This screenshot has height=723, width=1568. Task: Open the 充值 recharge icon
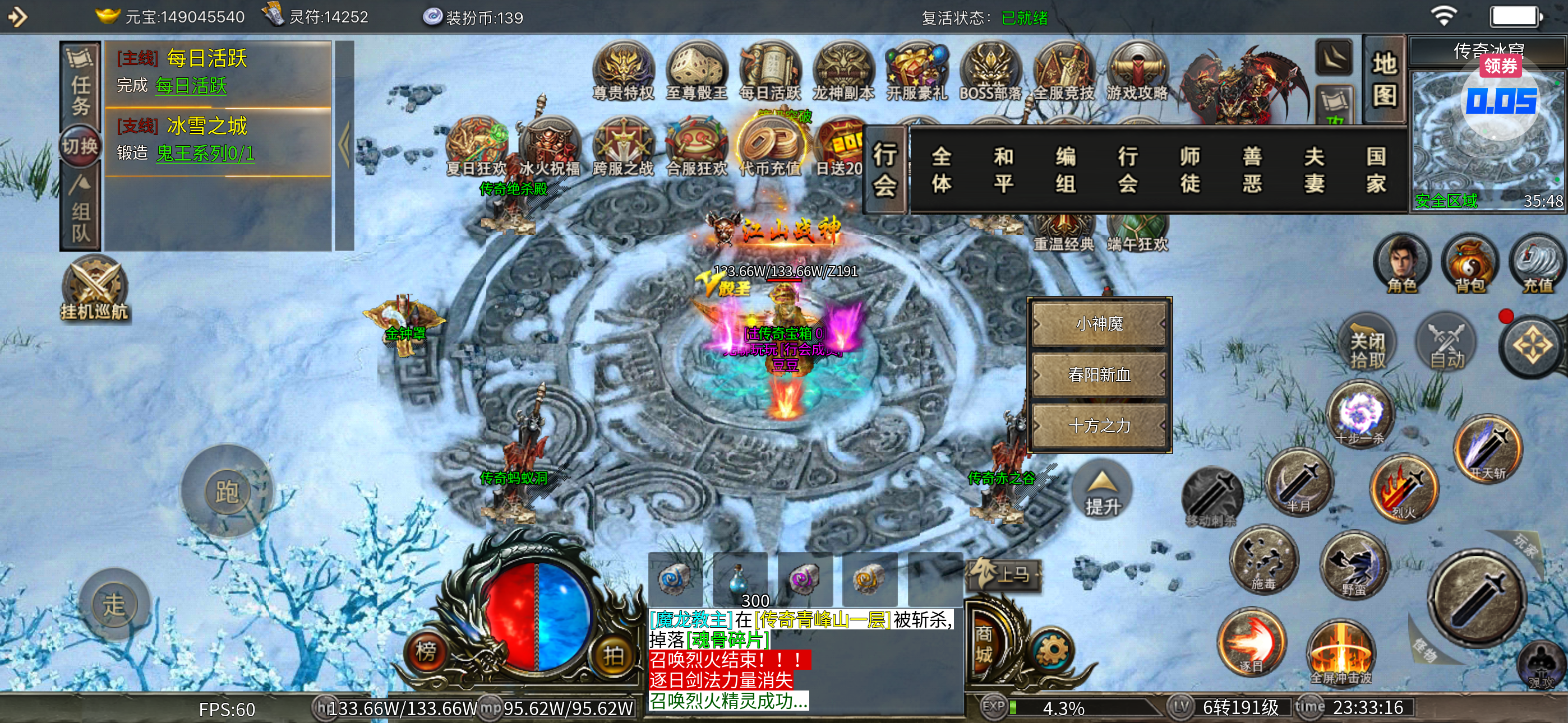click(1537, 263)
